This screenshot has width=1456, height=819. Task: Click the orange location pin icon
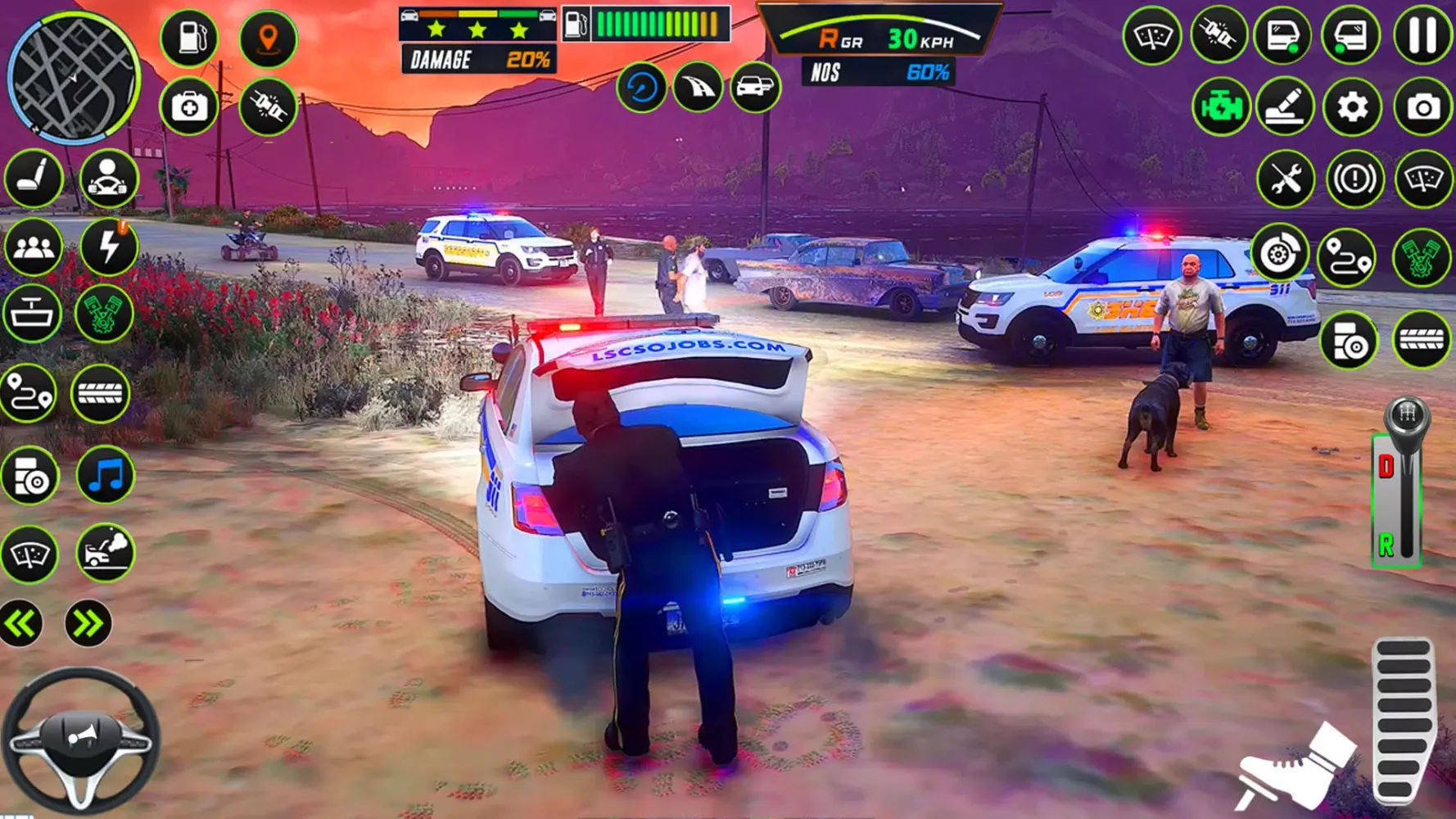point(268,38)
